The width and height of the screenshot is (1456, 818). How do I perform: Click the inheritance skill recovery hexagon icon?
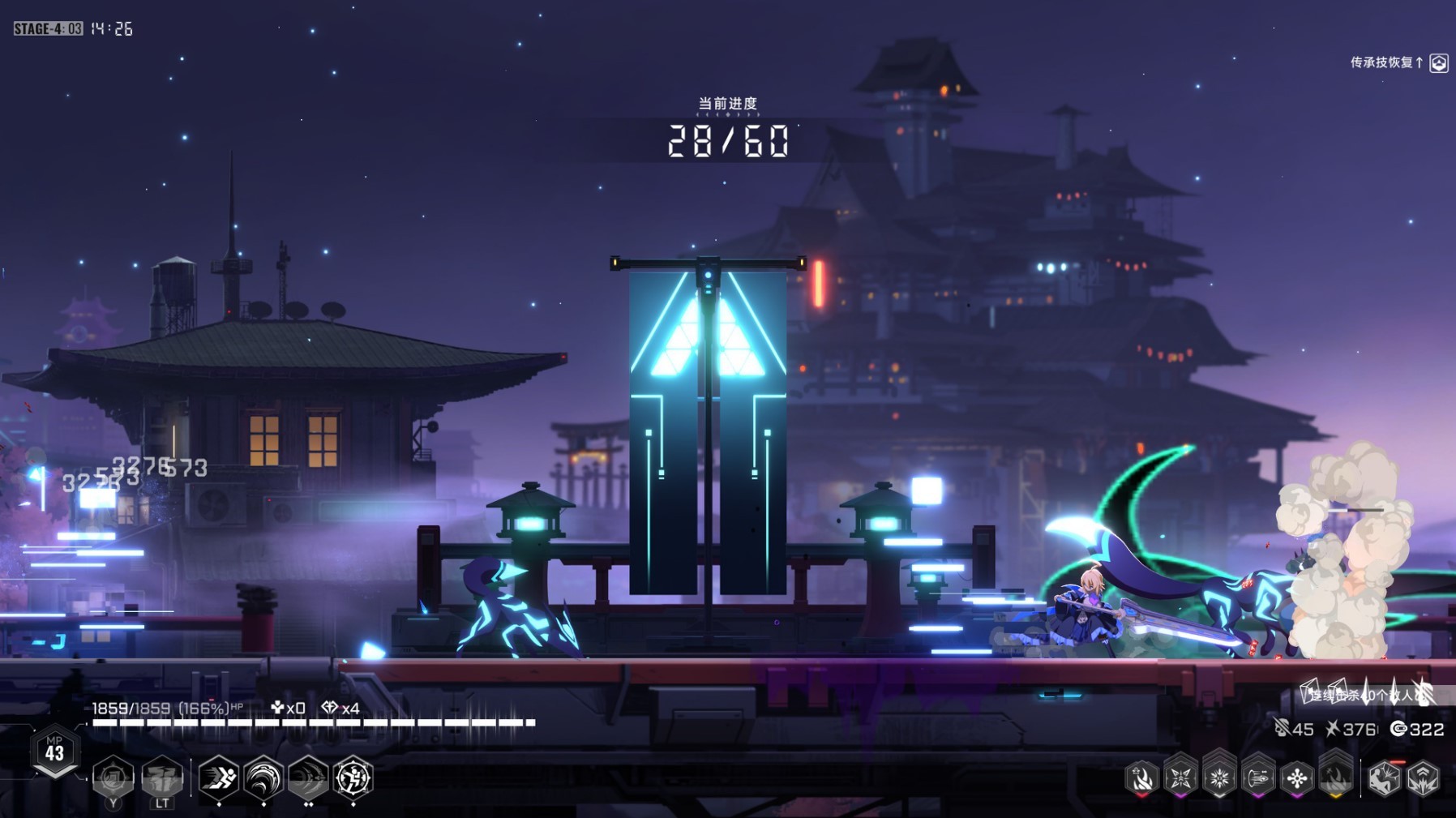click(1439, 63)
